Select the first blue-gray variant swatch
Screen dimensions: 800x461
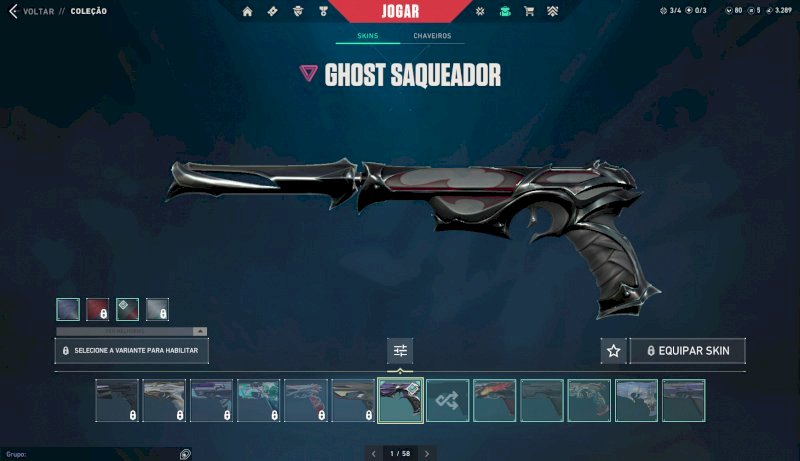(67, 309)
